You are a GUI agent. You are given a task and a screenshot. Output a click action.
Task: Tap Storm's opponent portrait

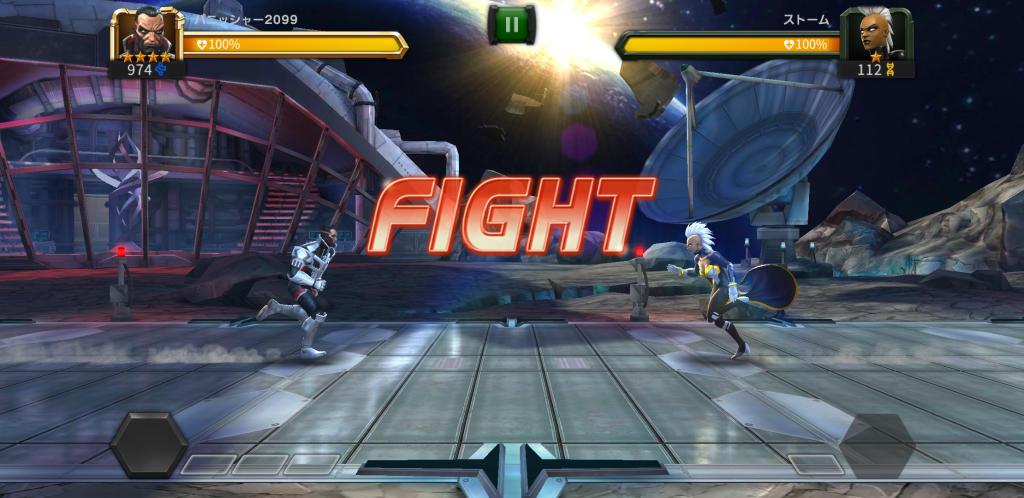click(x=877, y=36)
